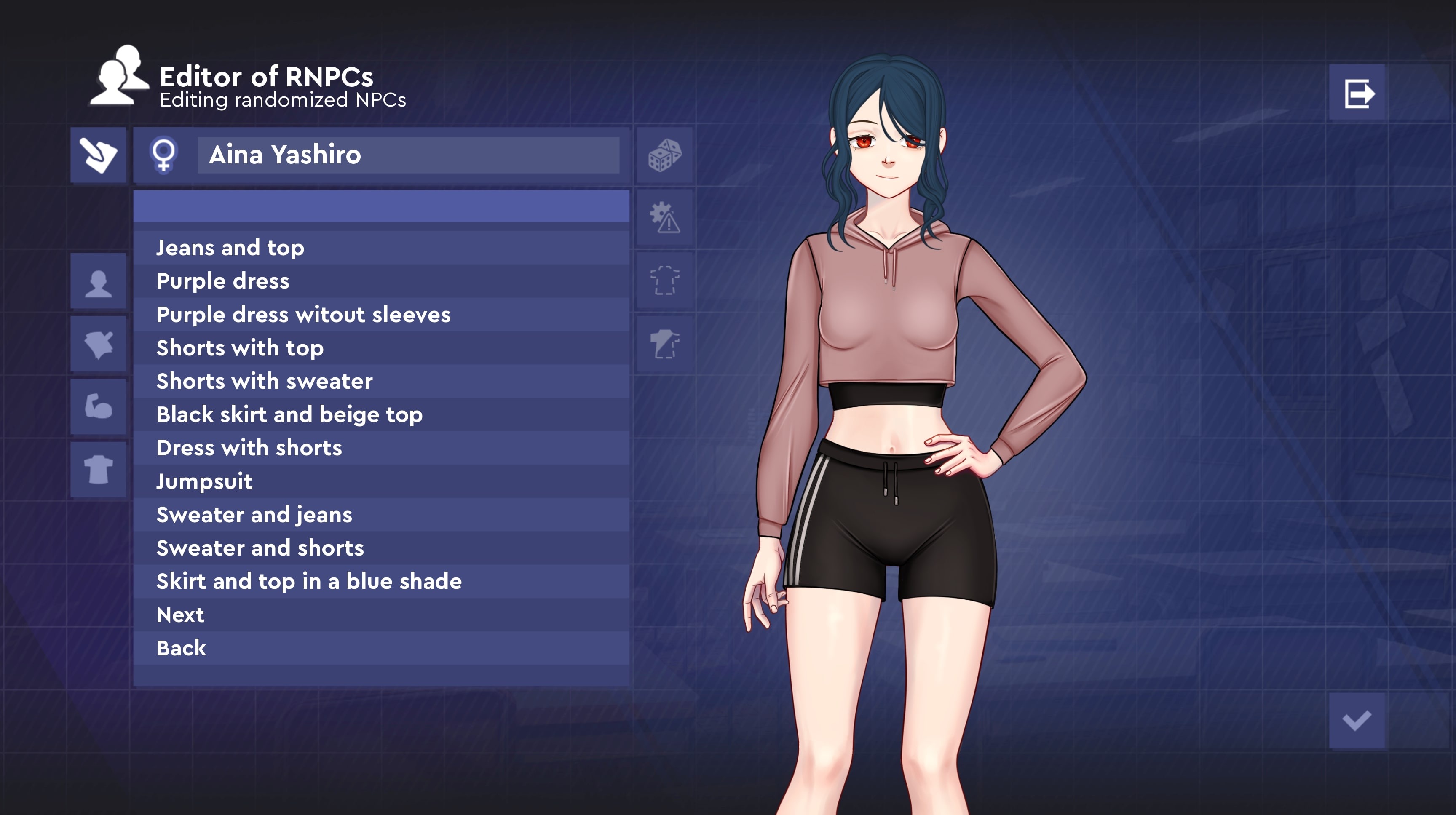Randomize the NPC with the dice icon
This screenshot has width=1456, height=815.
(x=664, y=155)
